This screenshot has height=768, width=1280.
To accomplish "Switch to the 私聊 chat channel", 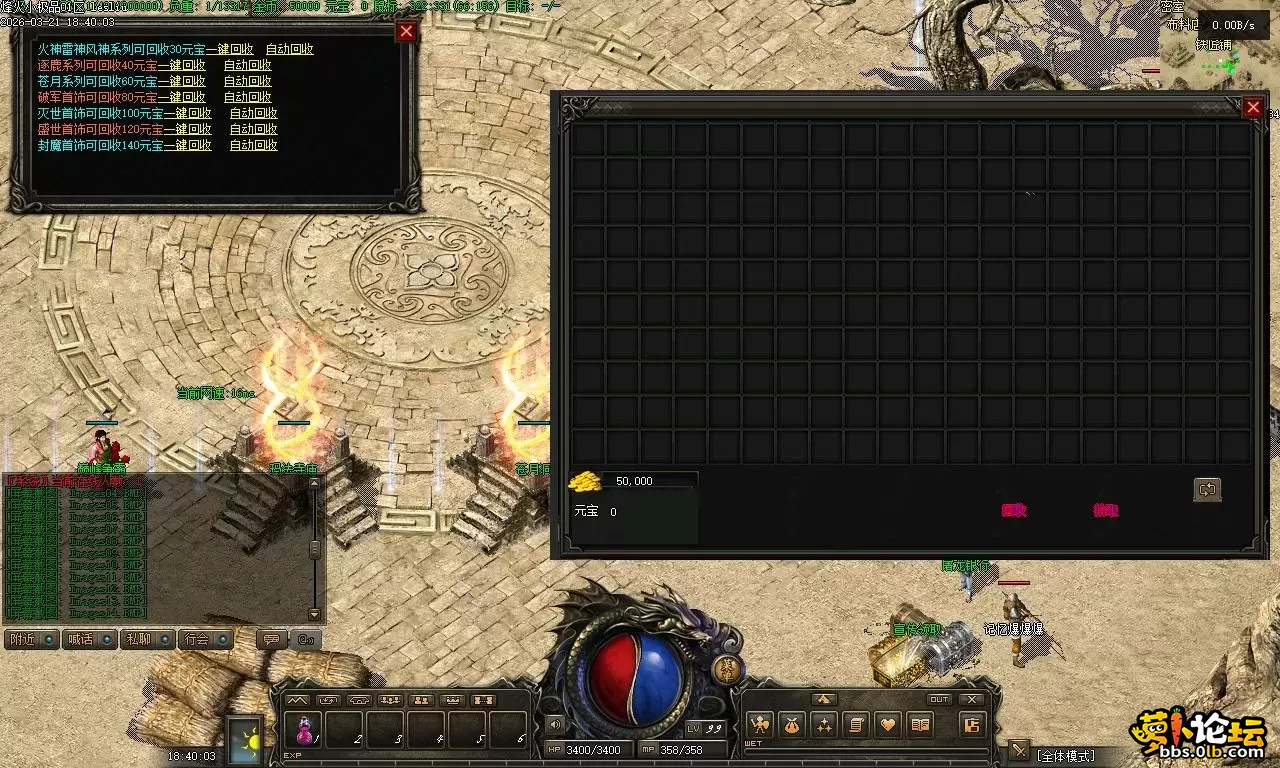I will [x=147, y=639].
